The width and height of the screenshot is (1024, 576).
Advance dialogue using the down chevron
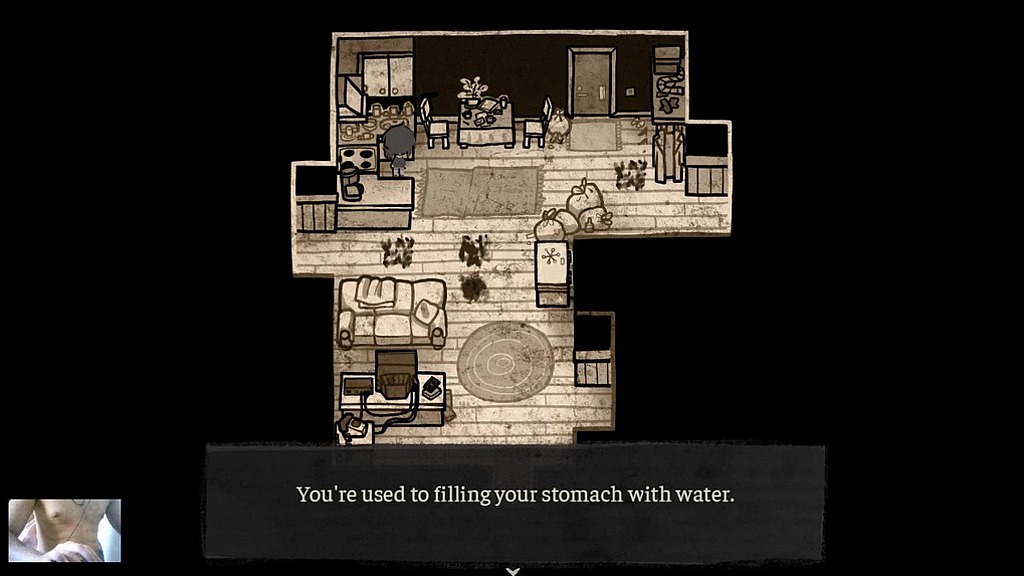pos(513,571)
